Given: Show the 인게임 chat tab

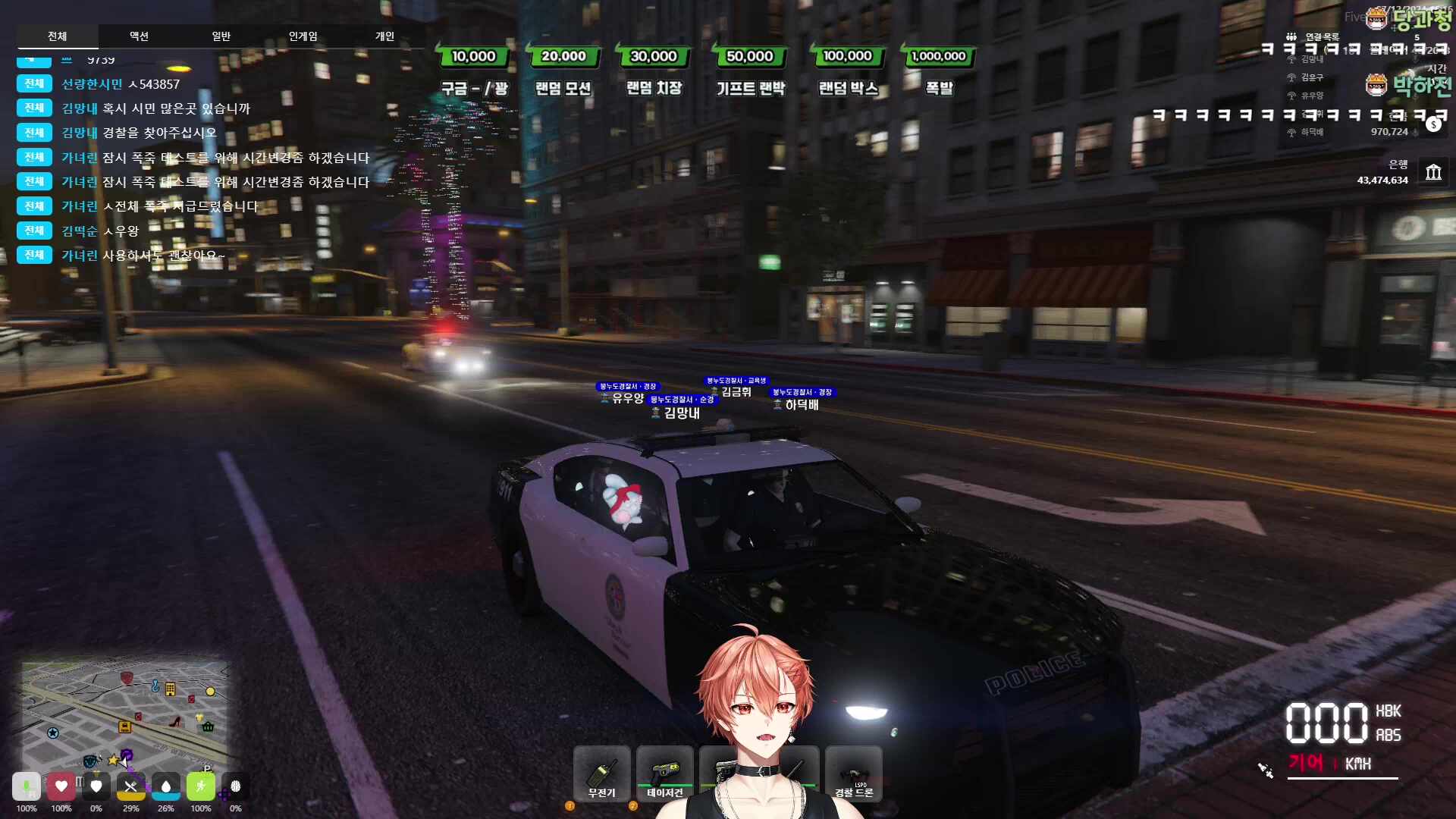Looking at the screenshot, I should point(303,36).
